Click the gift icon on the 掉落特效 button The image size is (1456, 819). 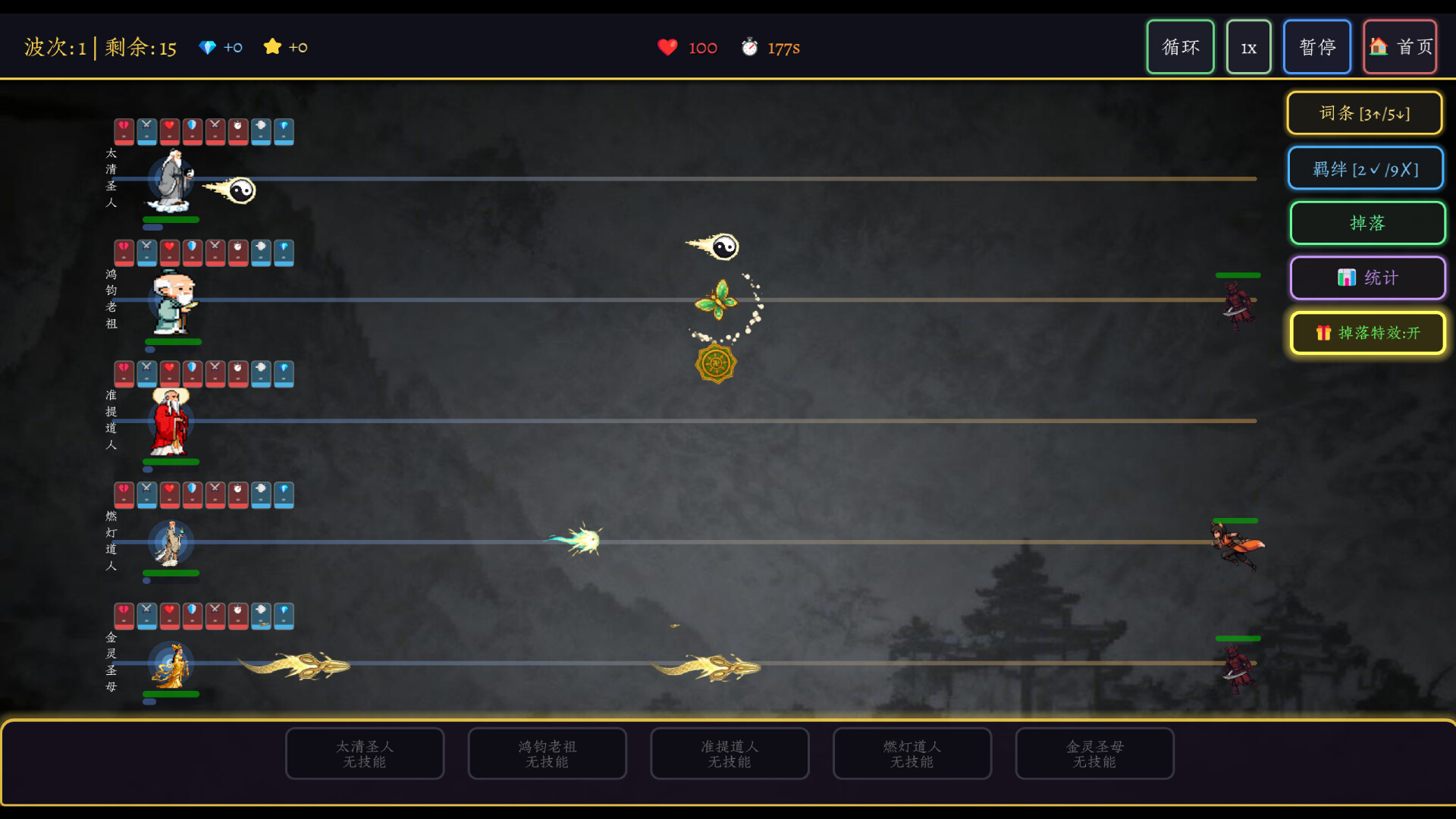1323,333
